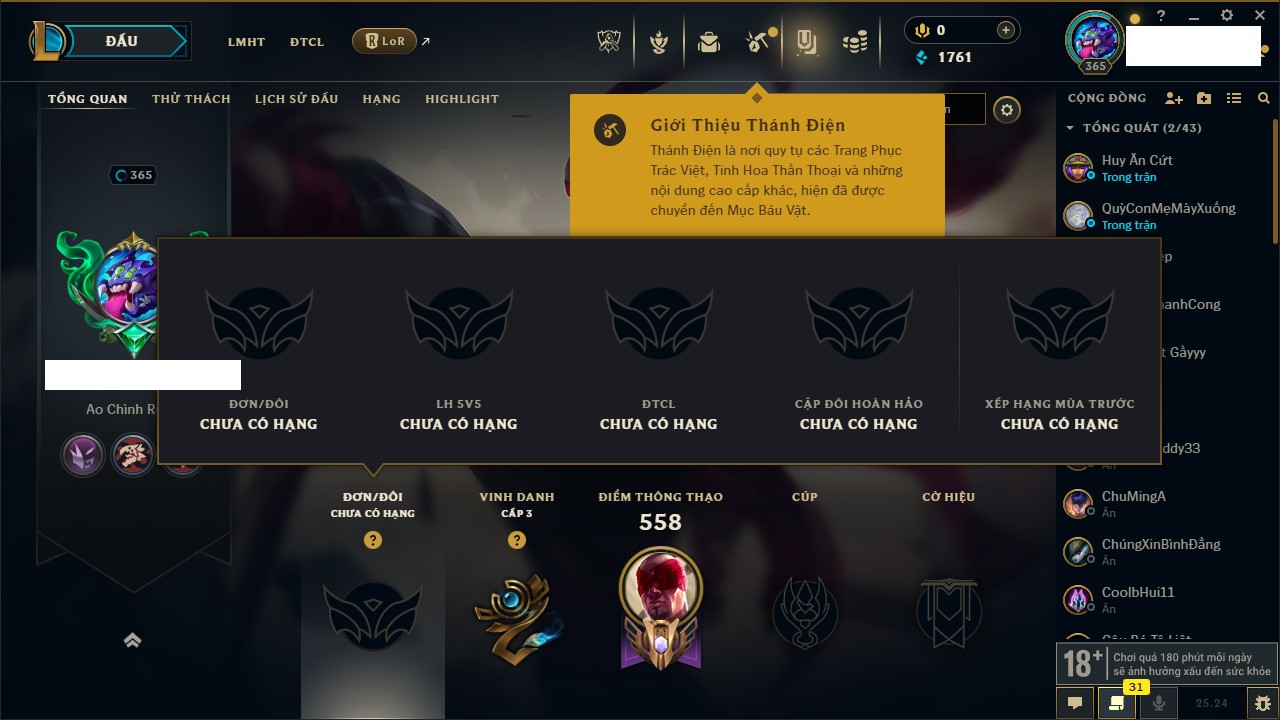This screenshot has width=1280, height=720.
Task: Add a friend in CỘNG ĐỒNG panel
Action: pyautogui.click(x=1174, y=98)
